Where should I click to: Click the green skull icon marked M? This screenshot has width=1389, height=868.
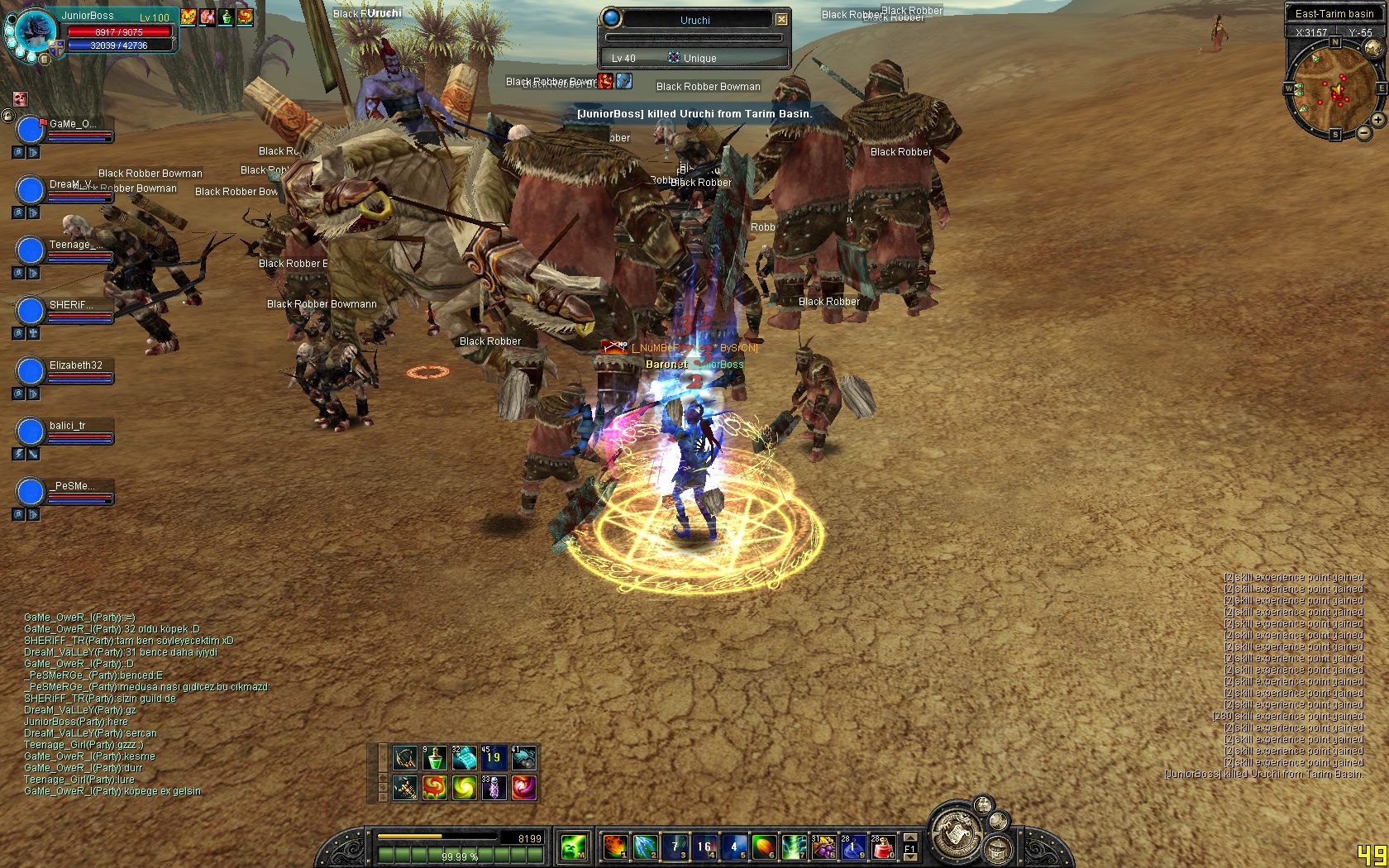[574, 847]
